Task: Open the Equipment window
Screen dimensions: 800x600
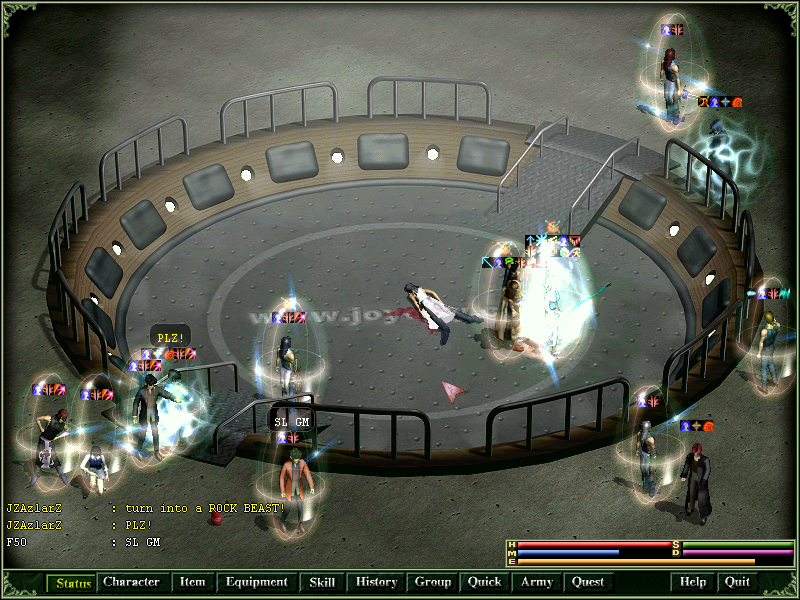Action: pos(256,582)
